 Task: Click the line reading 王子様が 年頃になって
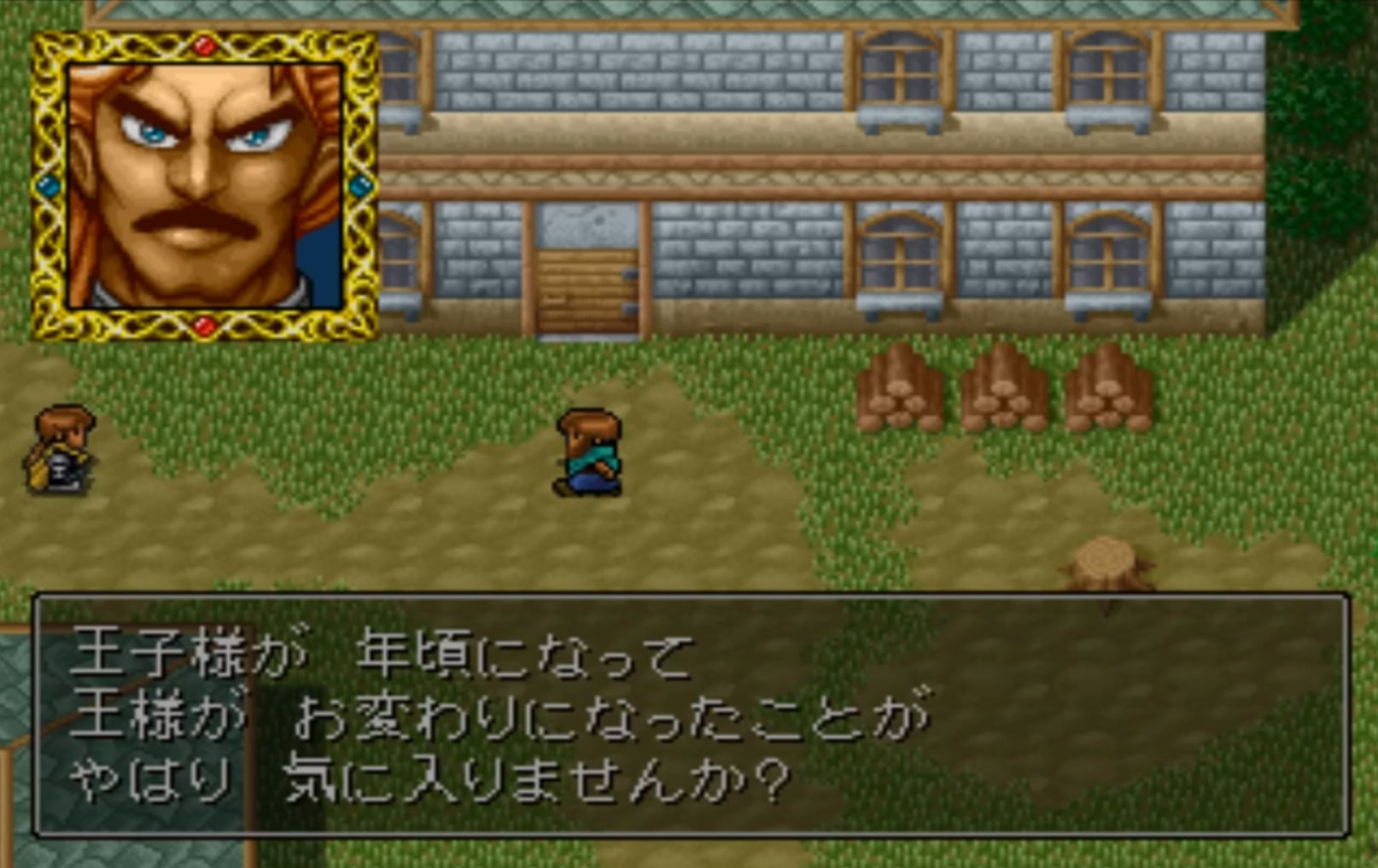(384, 651)
